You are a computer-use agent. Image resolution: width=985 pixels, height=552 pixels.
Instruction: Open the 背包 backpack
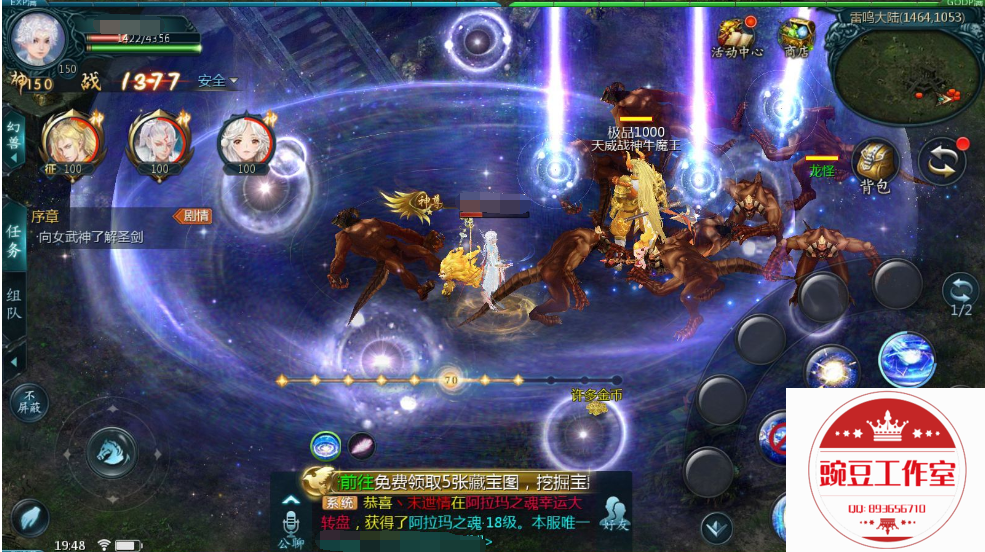[x=874, y=165]
